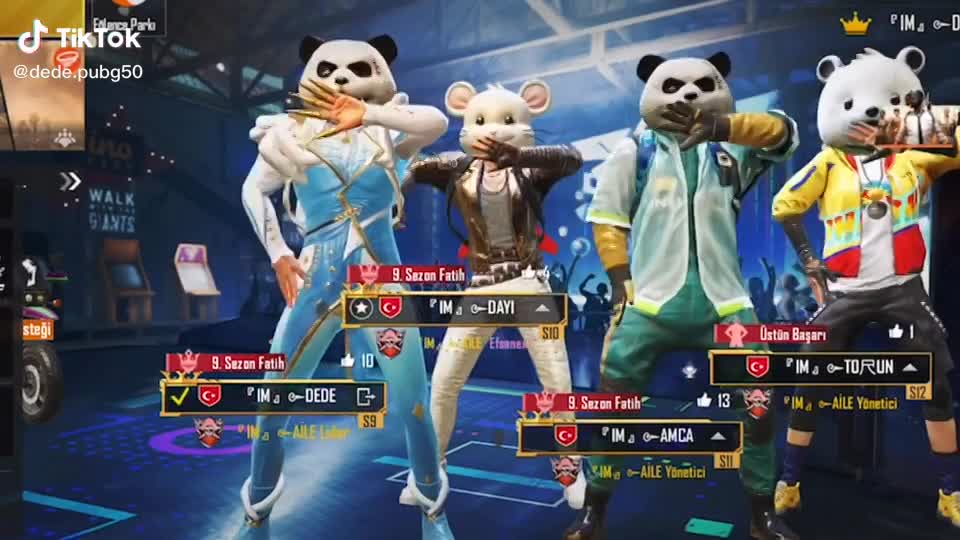Tap the thumbs-up showing 1 like
This screenshot has width=960, height=540.
click(x=896, y=331)
